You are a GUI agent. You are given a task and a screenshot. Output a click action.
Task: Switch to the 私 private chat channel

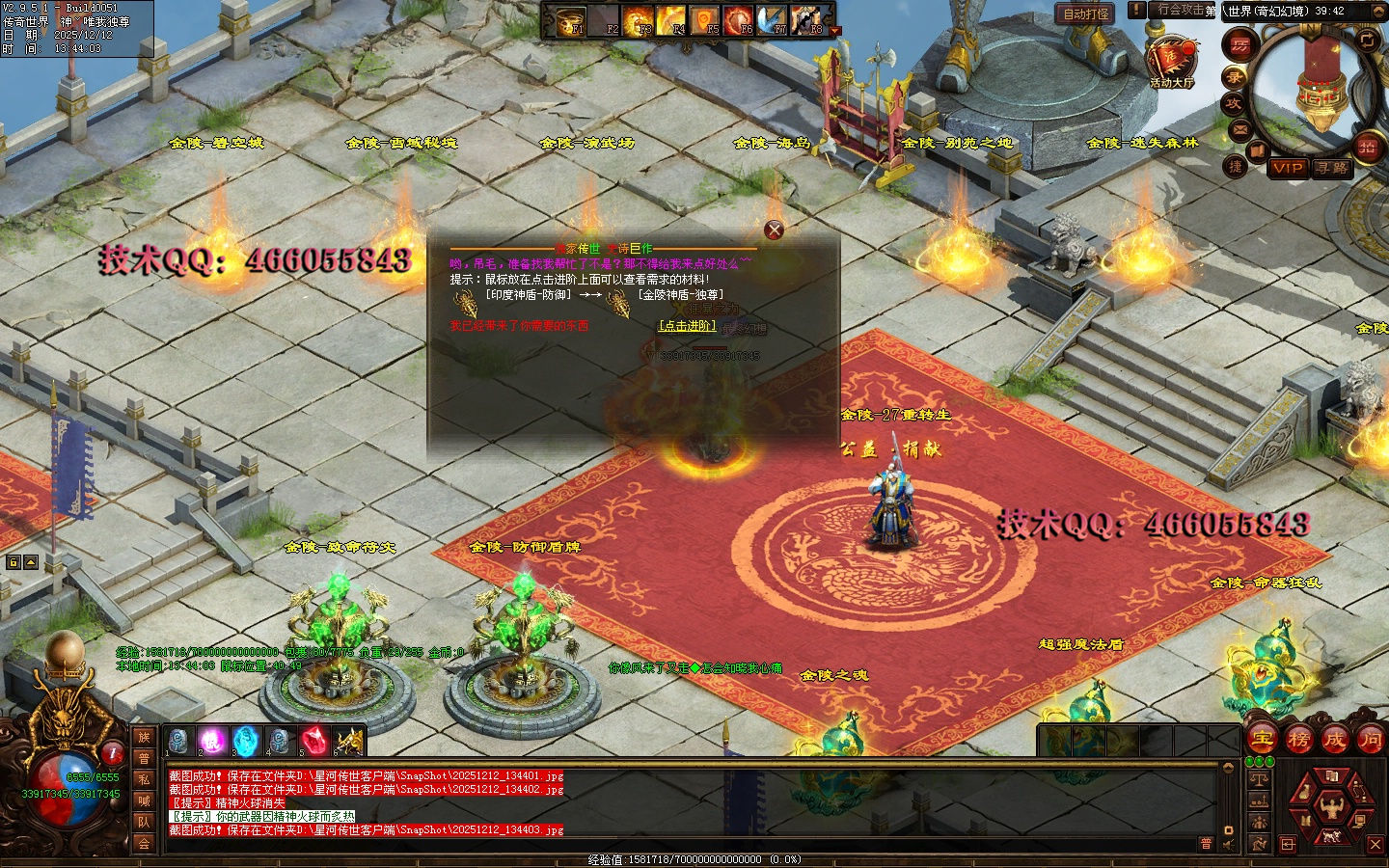click(x=144, y=779)
